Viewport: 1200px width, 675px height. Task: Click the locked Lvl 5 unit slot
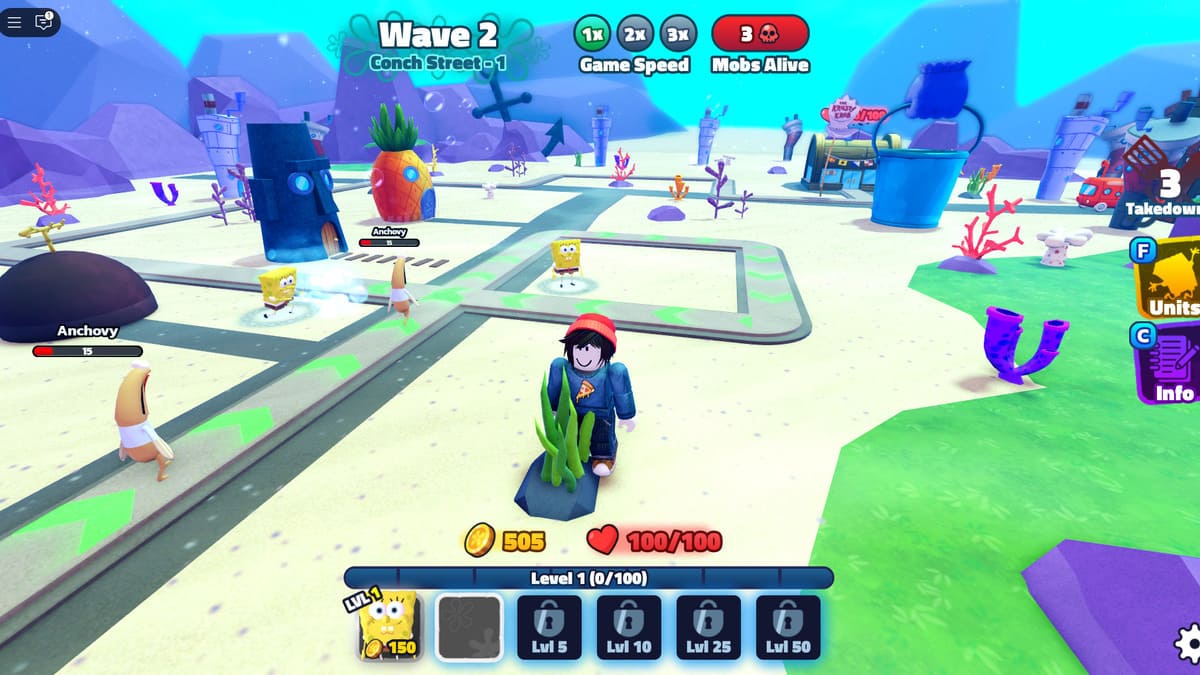[x=549, y=627]
